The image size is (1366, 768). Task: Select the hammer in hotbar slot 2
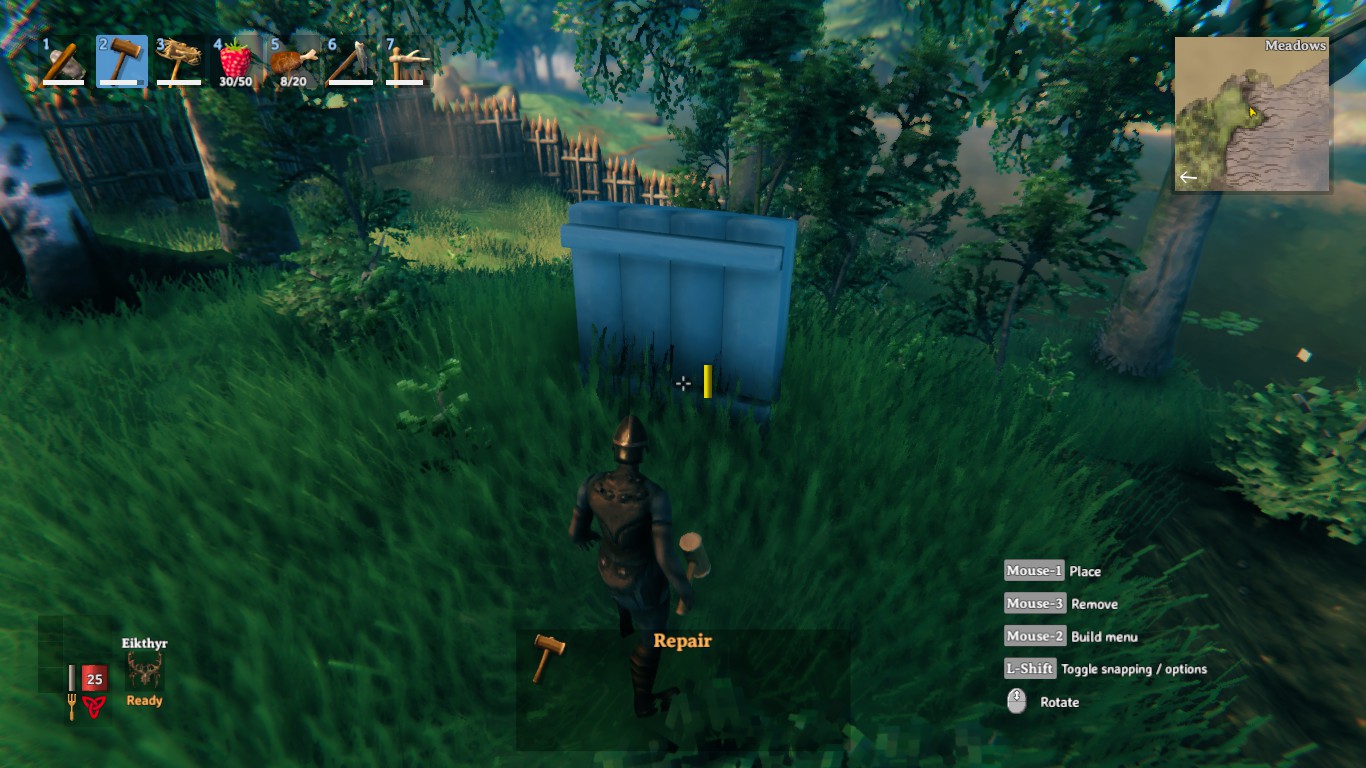[121, 60]
